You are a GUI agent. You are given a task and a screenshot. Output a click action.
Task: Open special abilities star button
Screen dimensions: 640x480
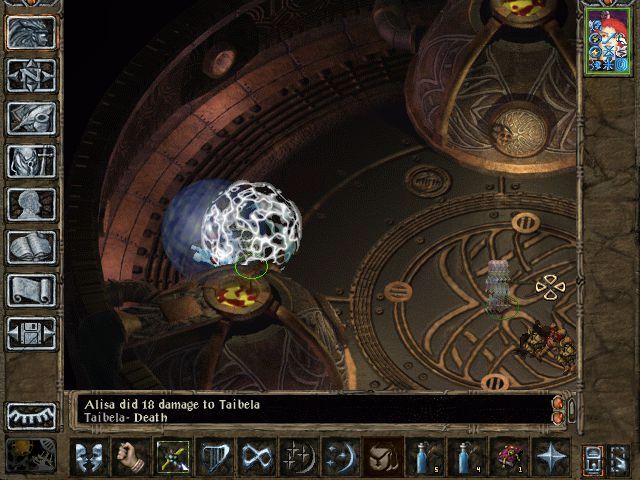click(x=551, y=457)
